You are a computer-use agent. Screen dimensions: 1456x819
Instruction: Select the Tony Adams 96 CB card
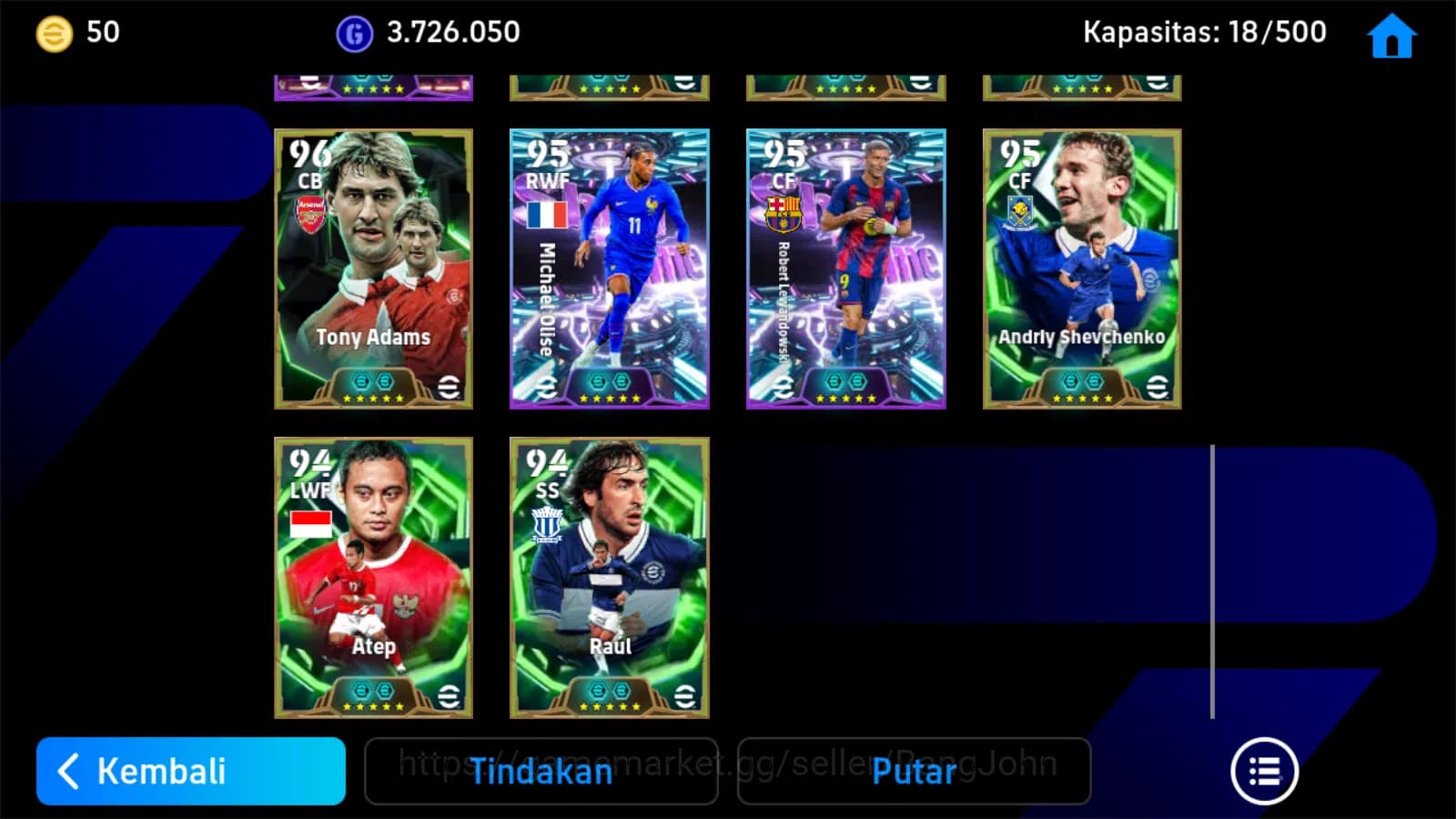(x=372, y=268)
